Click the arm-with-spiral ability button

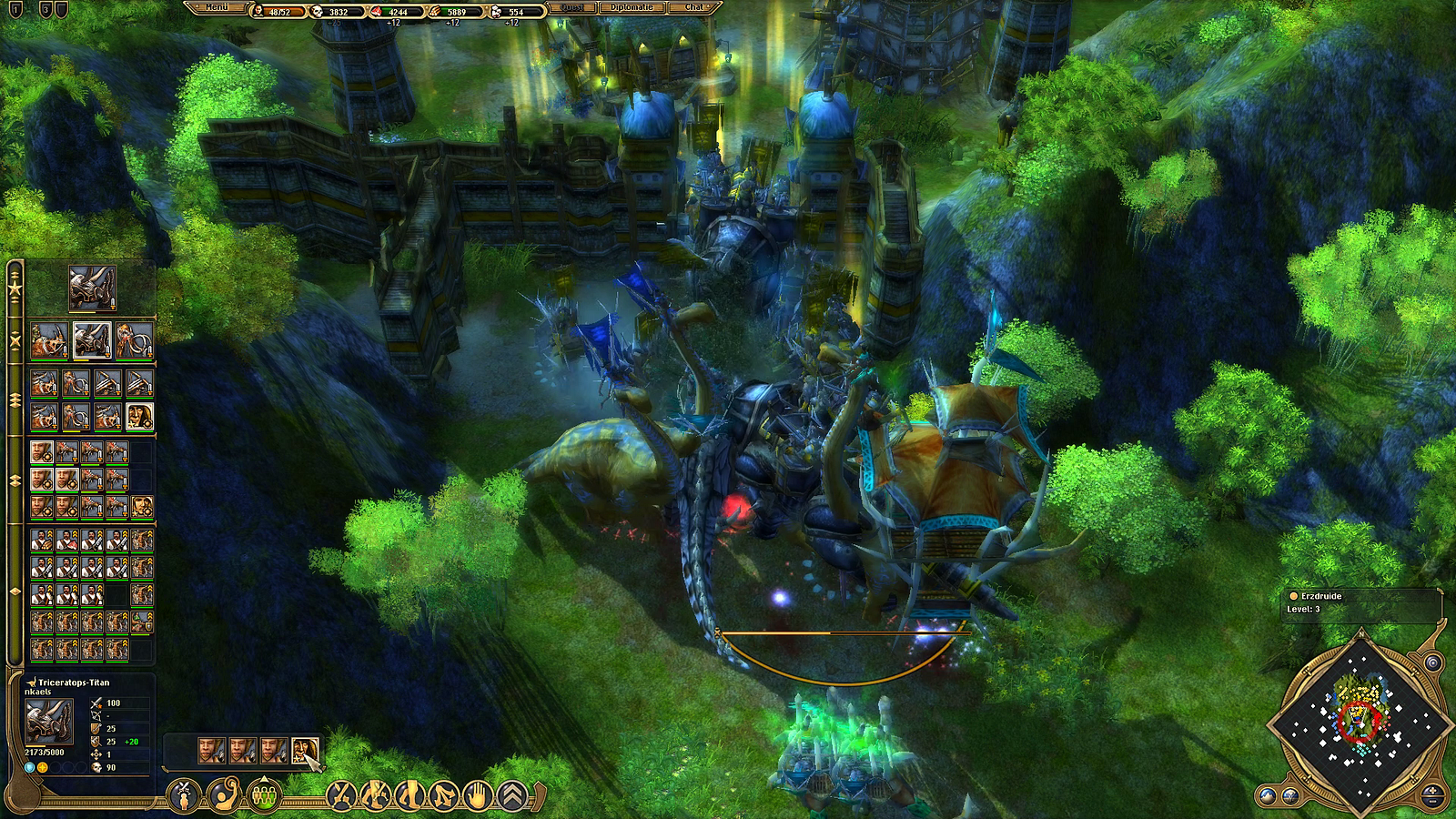coord(224,796)
